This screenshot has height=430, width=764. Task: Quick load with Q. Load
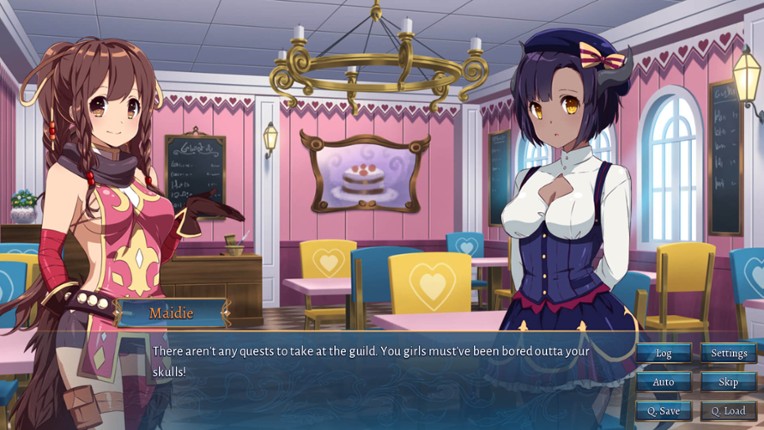point(729,411)
